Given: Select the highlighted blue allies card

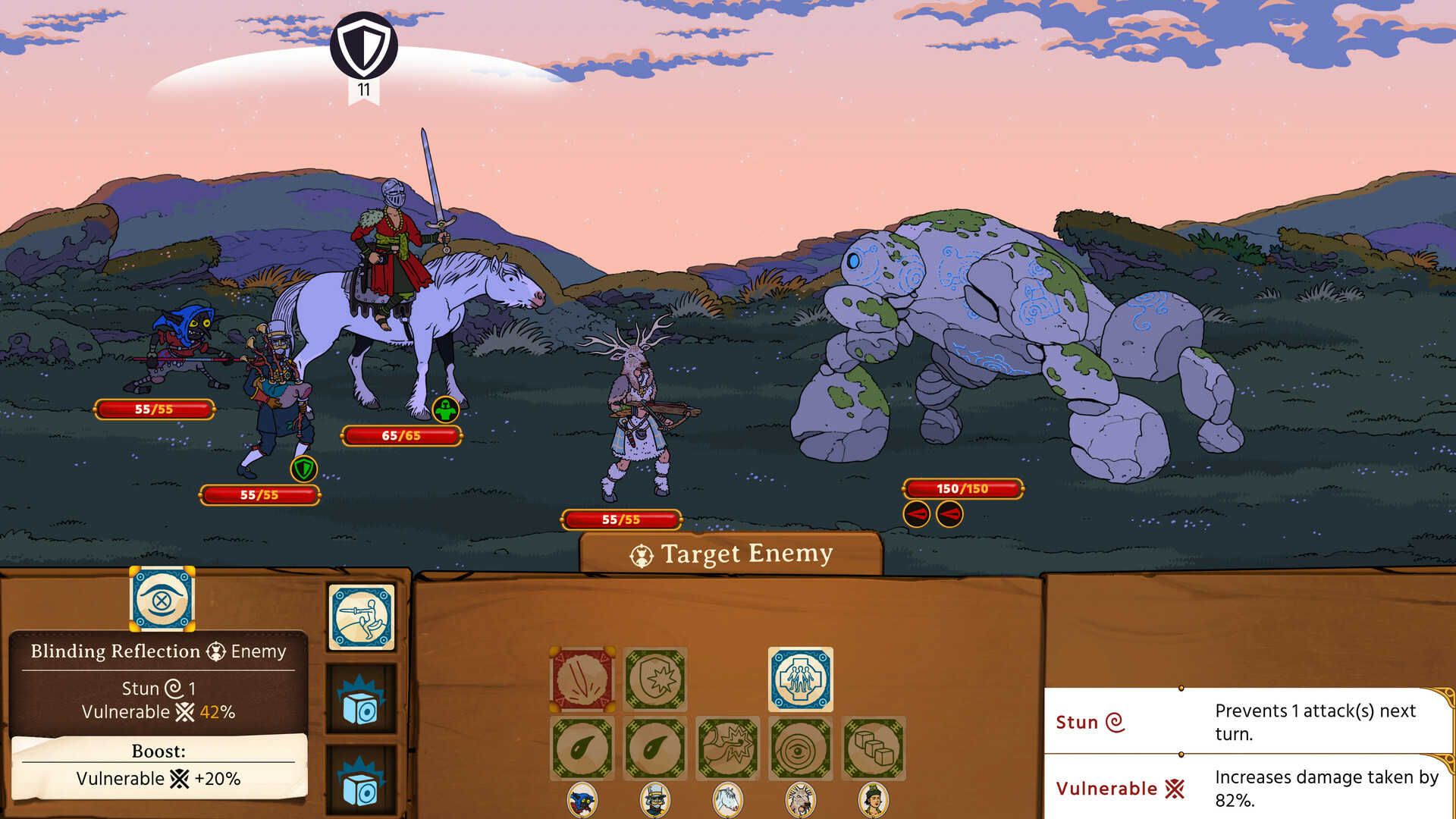Looking at the screenshot, I should point(800,679).
